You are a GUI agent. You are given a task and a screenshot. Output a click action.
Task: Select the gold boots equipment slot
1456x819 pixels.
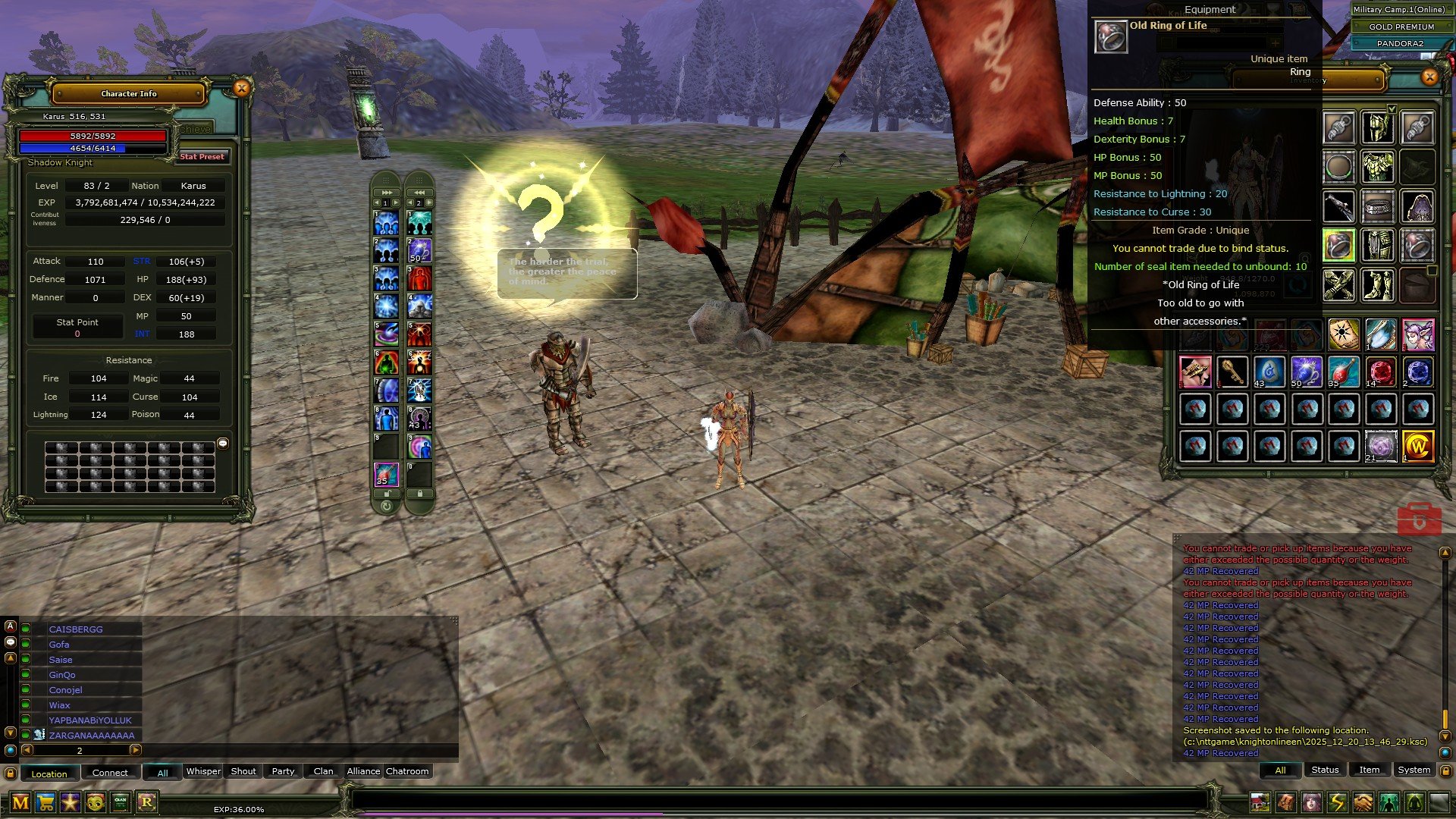pos(1378,285)
